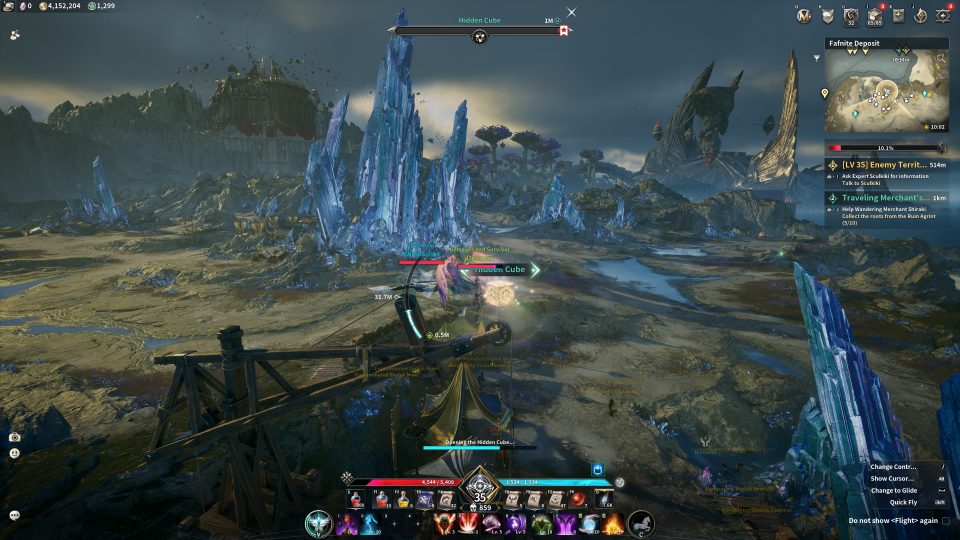Activate the green skill icon on skill bar
This screenshot has width=960, height=540.
[x=541, y=524]
